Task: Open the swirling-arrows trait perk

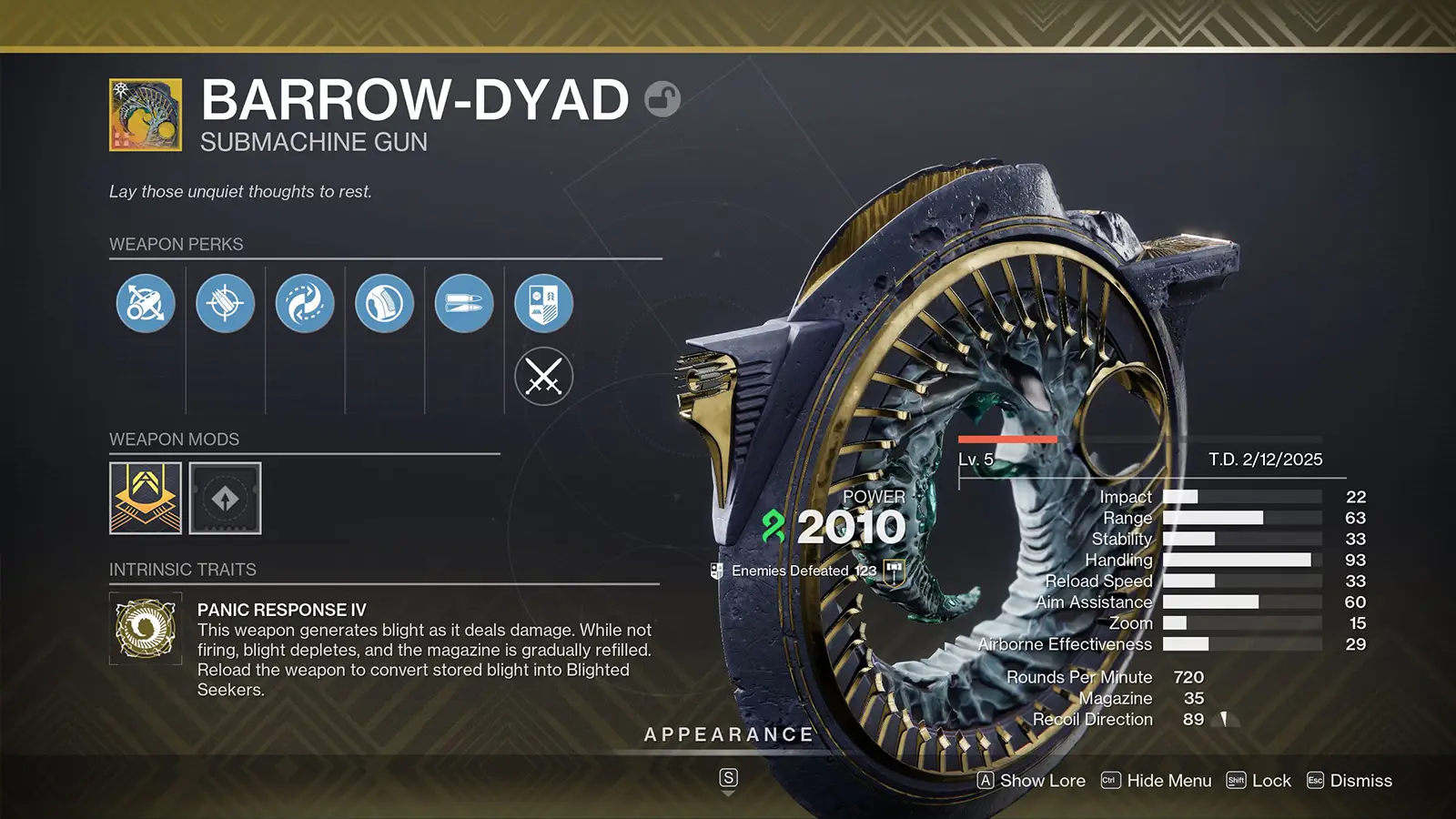Action: (306, 303)
